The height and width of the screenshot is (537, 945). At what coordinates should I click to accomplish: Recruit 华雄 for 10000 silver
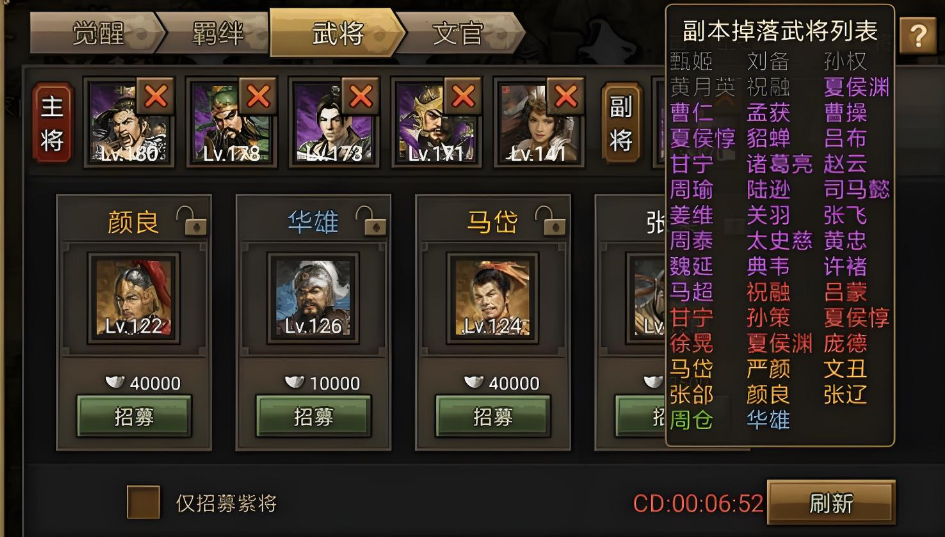point(313,417)
